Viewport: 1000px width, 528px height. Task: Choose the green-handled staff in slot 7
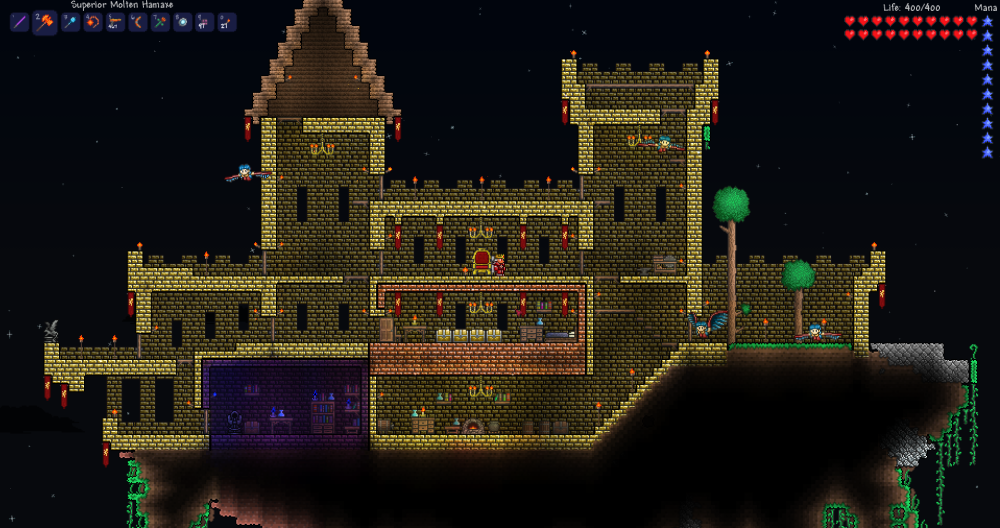[x=160, y=22]
